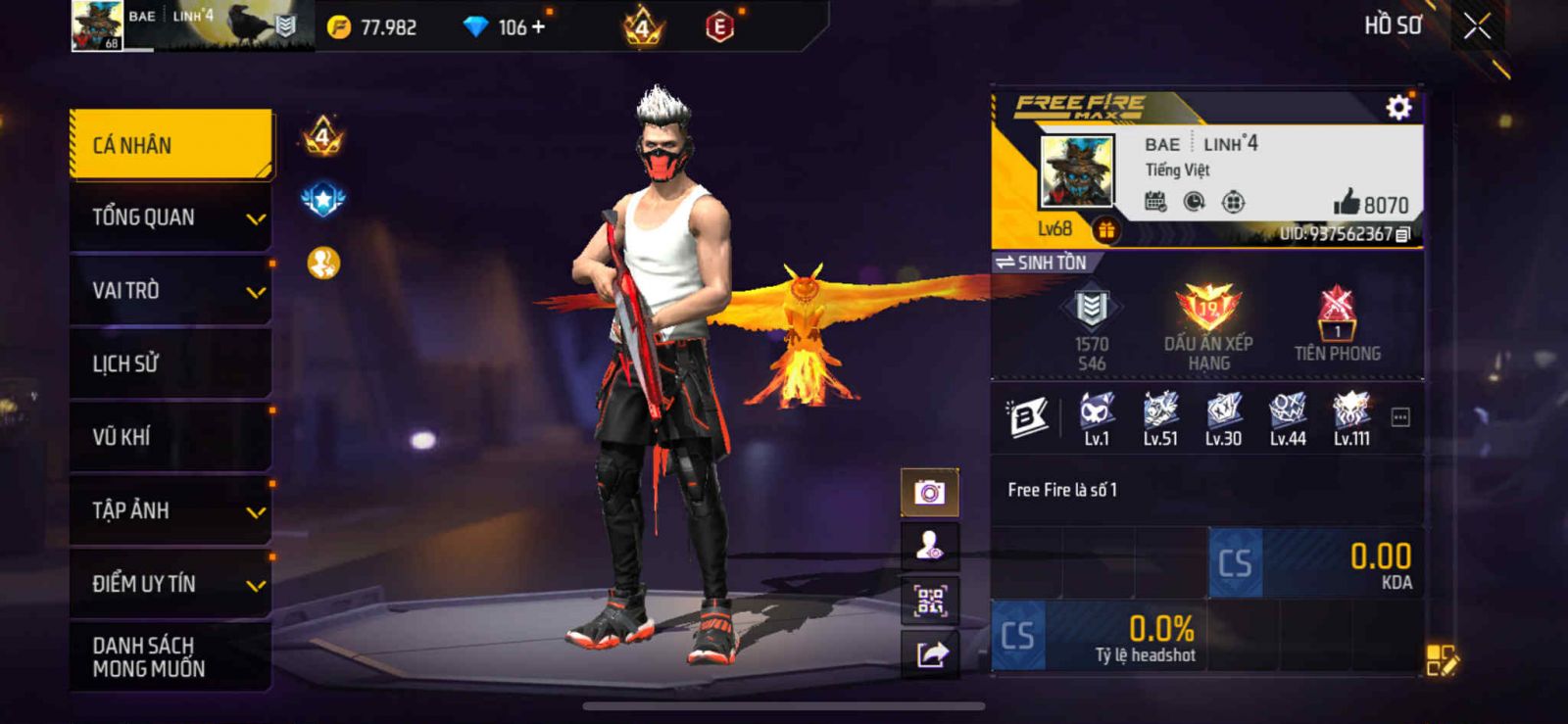Image resolution: width=1568 pixels, height=724 pixels.
Task: Share the profile via share arrow
Action: click(x=931, y=653)
